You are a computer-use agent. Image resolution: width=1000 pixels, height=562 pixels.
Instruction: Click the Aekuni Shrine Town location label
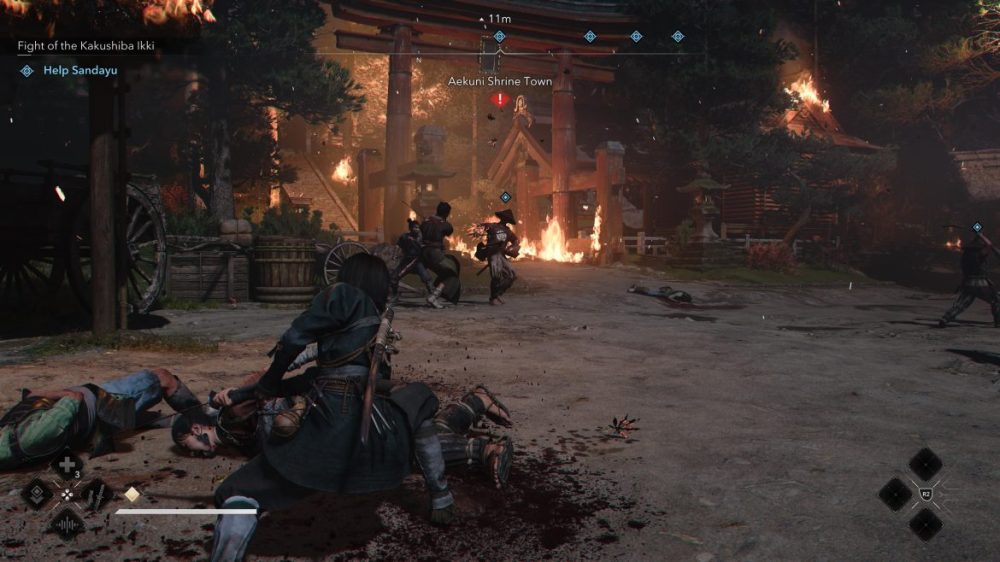pyautogui.click(x=499, y=81)
